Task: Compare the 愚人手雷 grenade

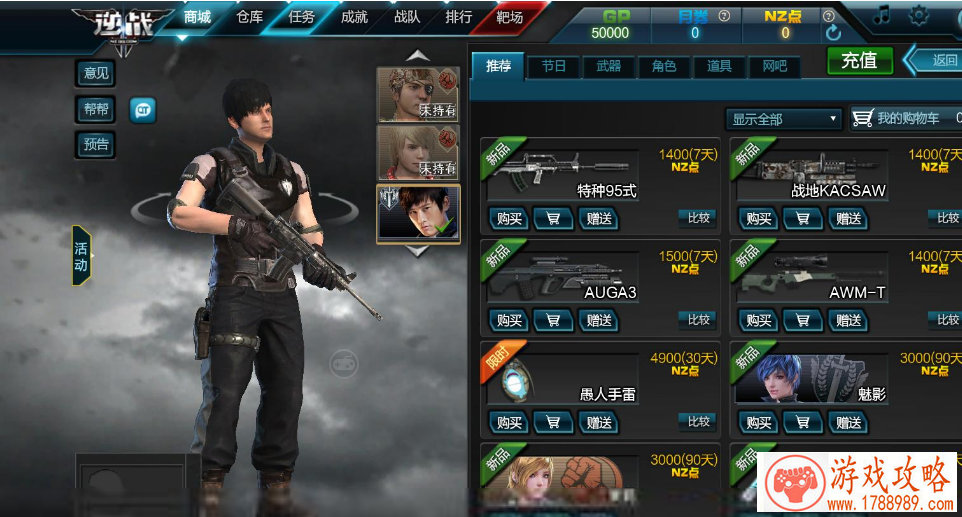Action: coord(698,421)
